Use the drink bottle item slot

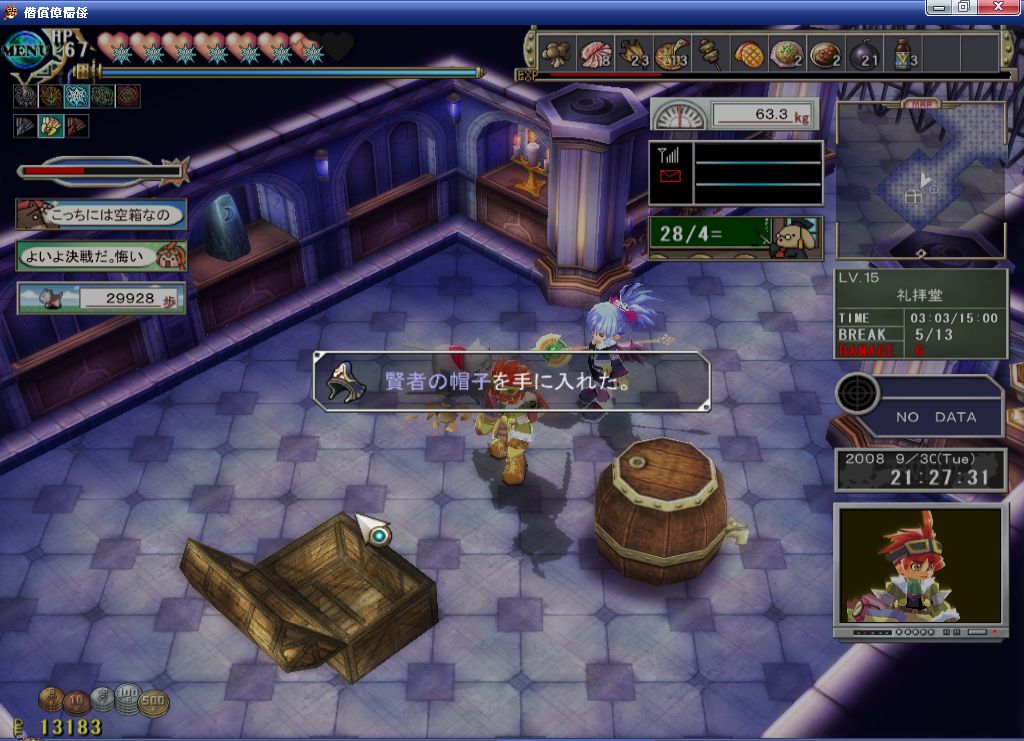[902, 53]
